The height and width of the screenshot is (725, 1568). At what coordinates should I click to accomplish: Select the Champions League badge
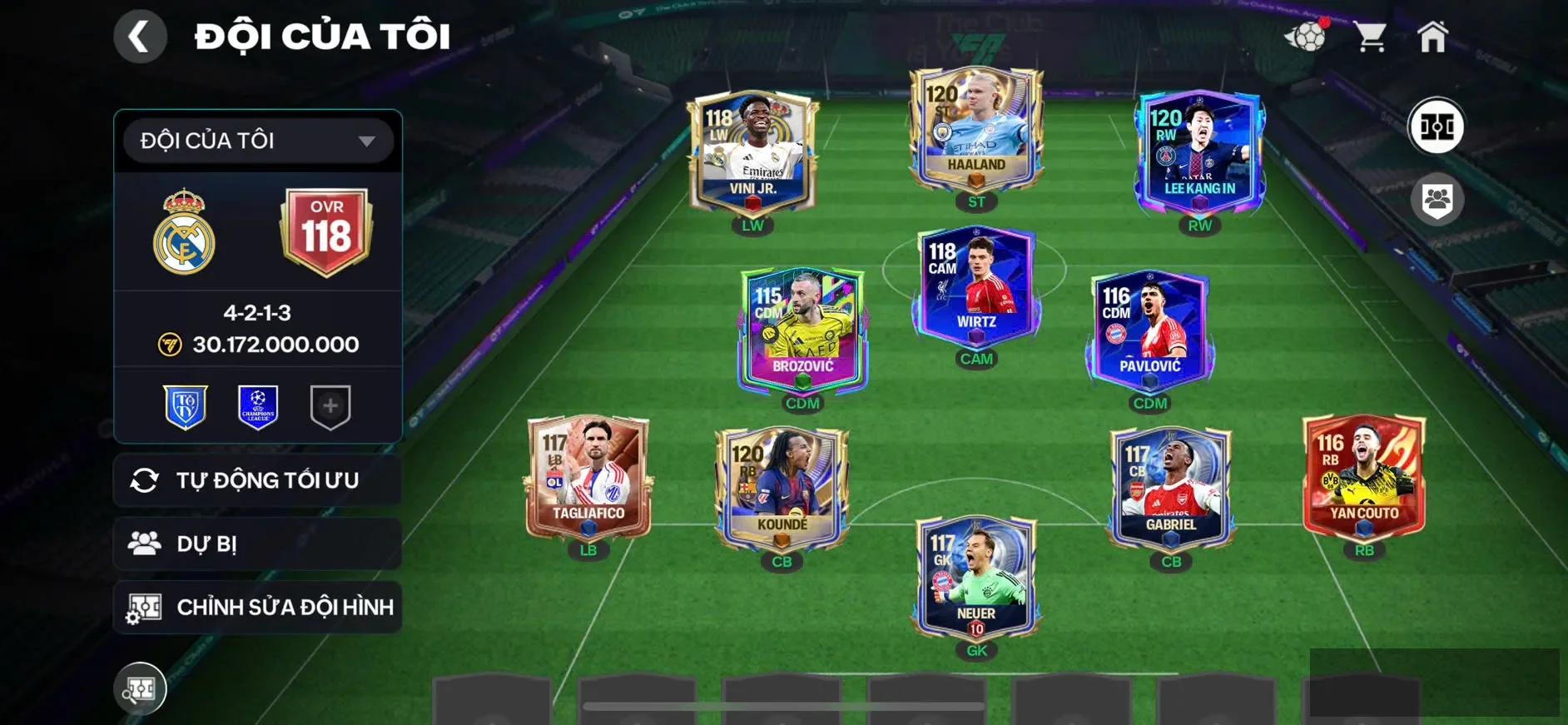[258, 405]
